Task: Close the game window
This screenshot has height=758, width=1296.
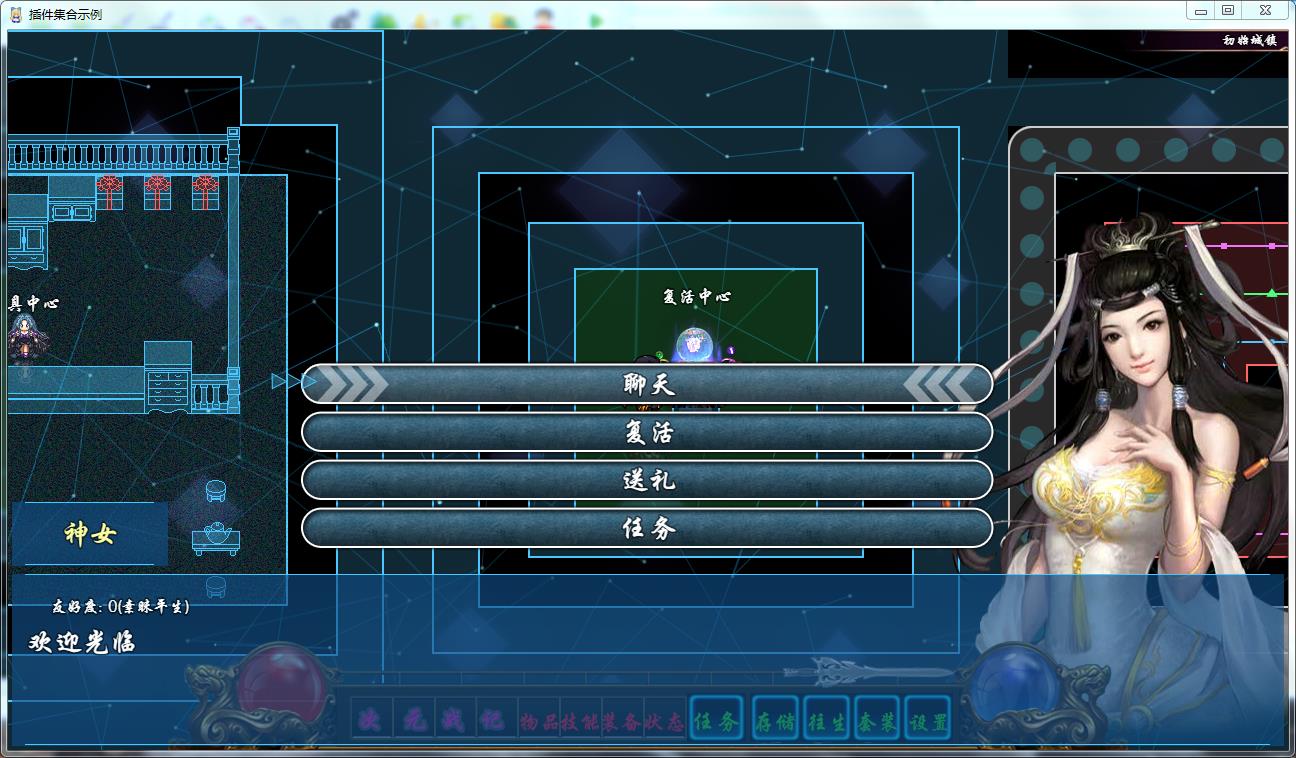Action: pos(1265,10)
